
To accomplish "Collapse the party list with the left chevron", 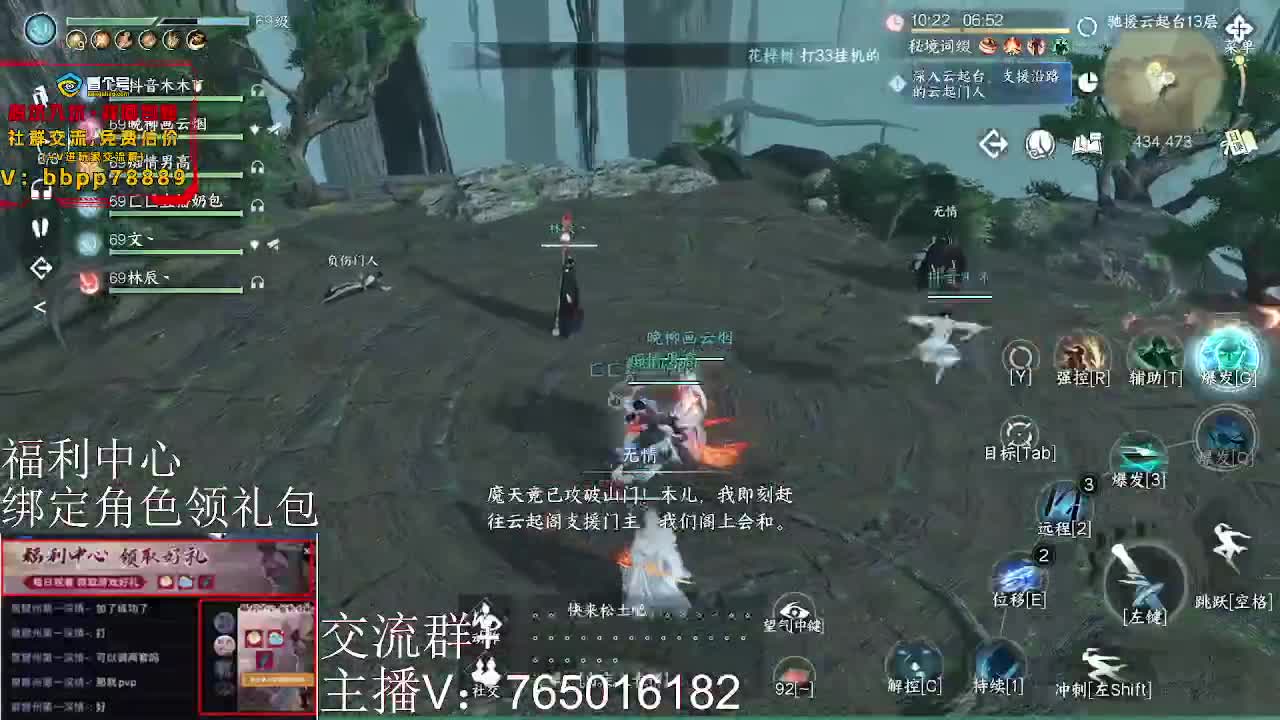I will [40, 305].
